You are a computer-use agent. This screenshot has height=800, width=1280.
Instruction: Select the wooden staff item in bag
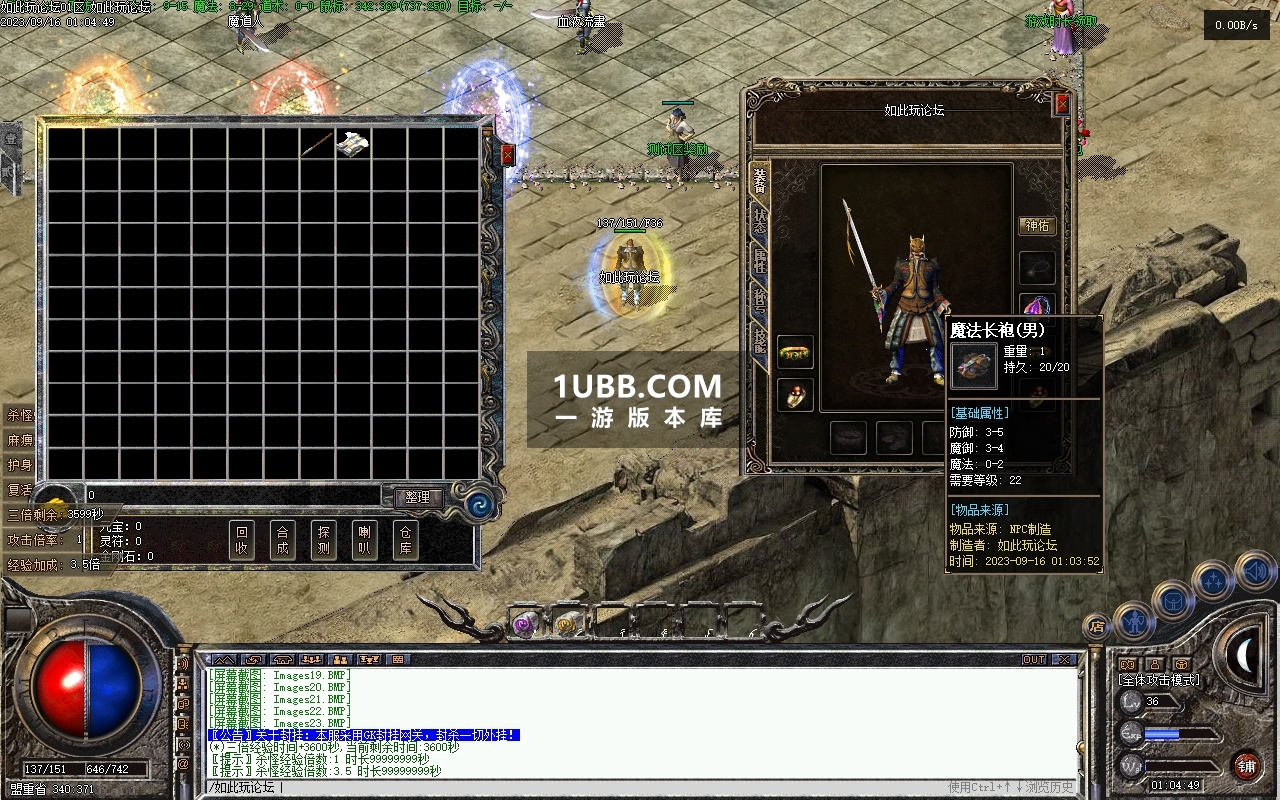coord(317,144)
